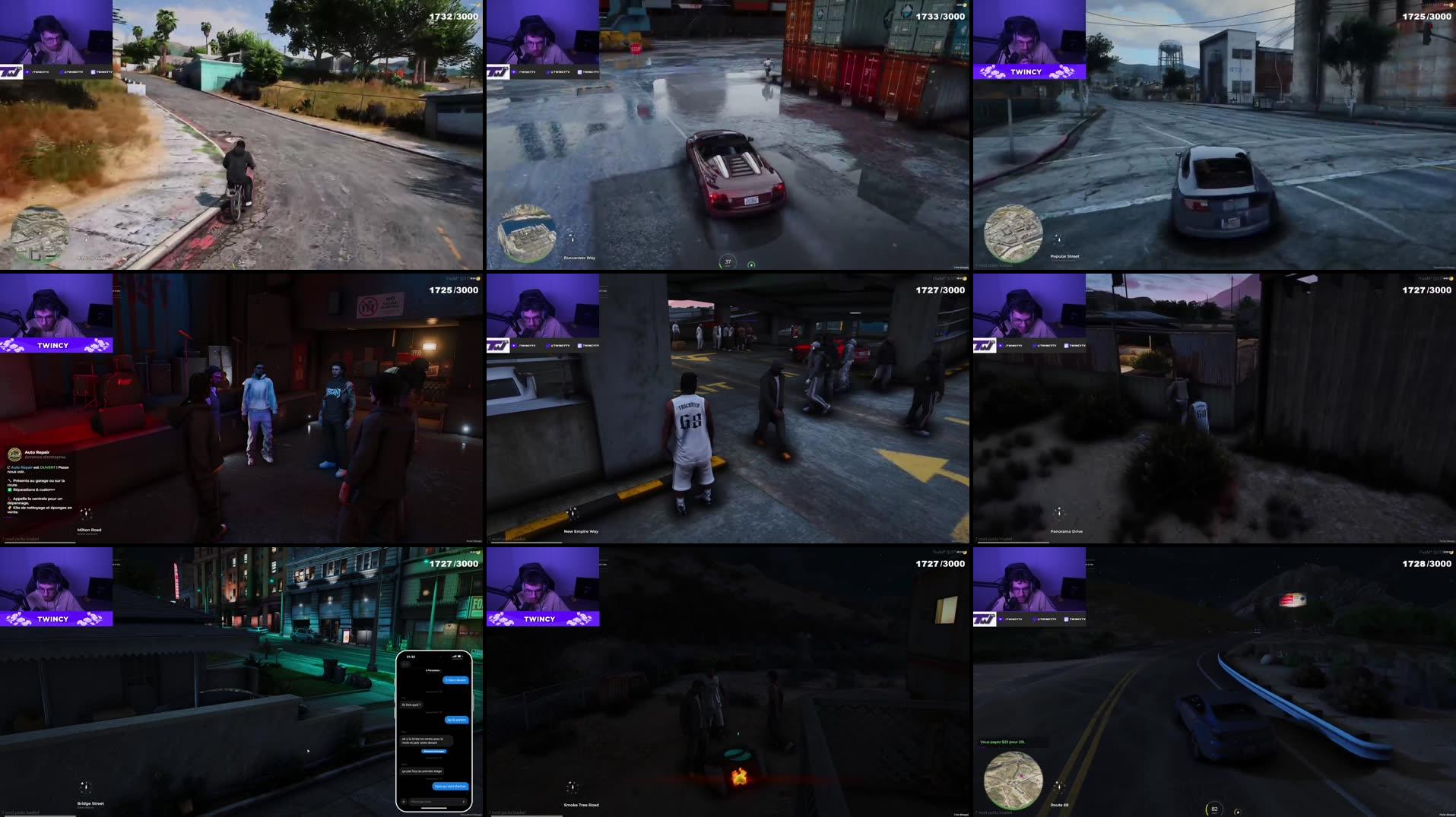Tap the back chevron on the phone conversation
This screenshot has width=1456, height=817.
404,665
